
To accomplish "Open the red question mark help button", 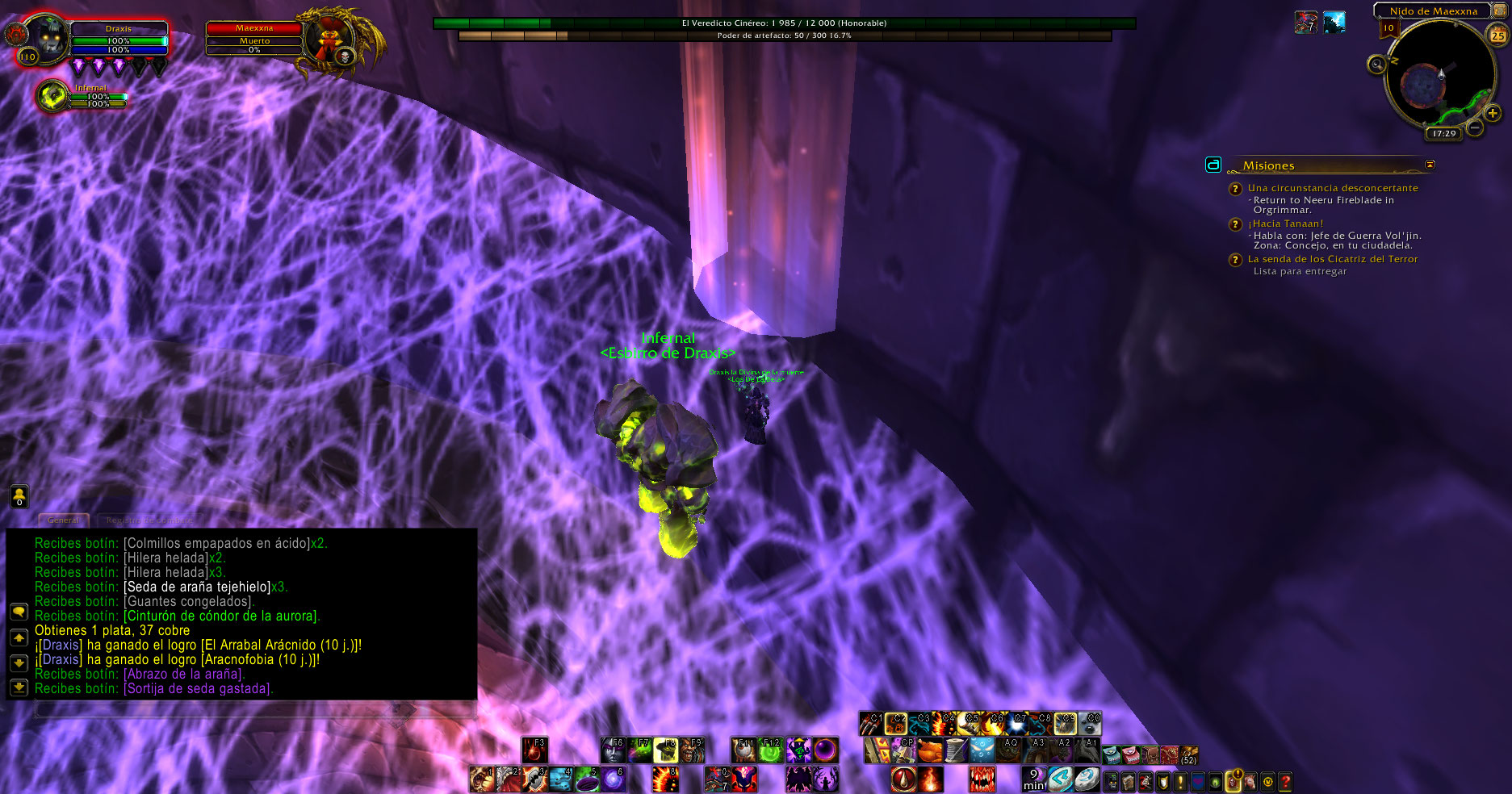I will point(1285,781).
